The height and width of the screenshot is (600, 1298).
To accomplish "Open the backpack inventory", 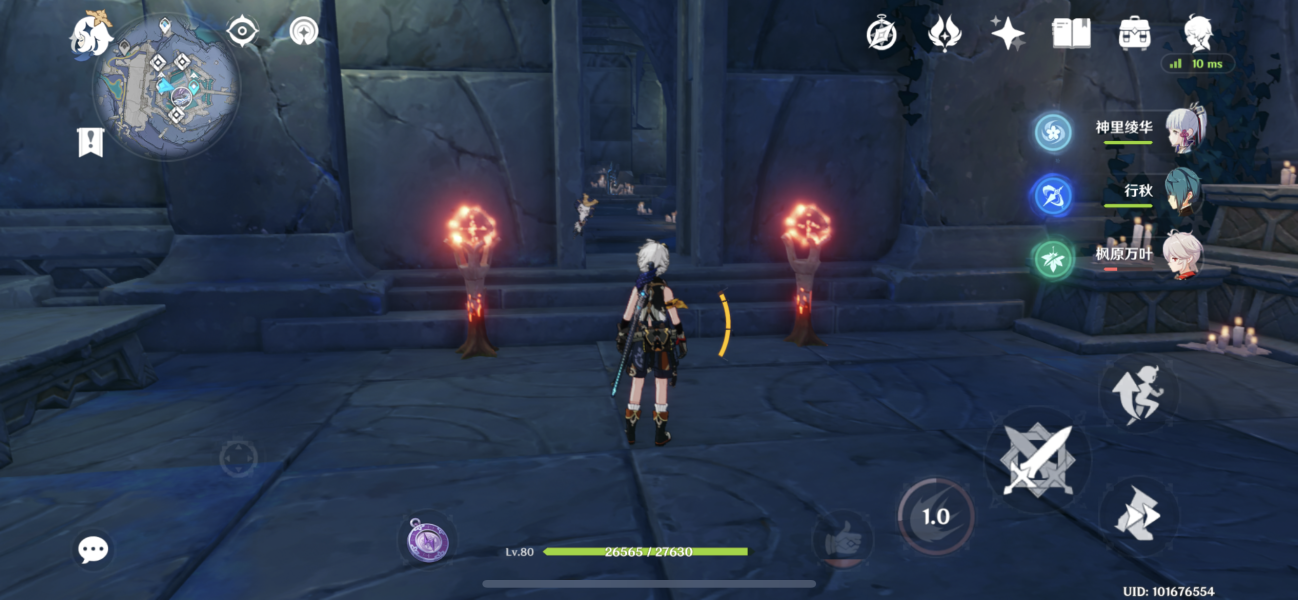I will (1134, 34).
